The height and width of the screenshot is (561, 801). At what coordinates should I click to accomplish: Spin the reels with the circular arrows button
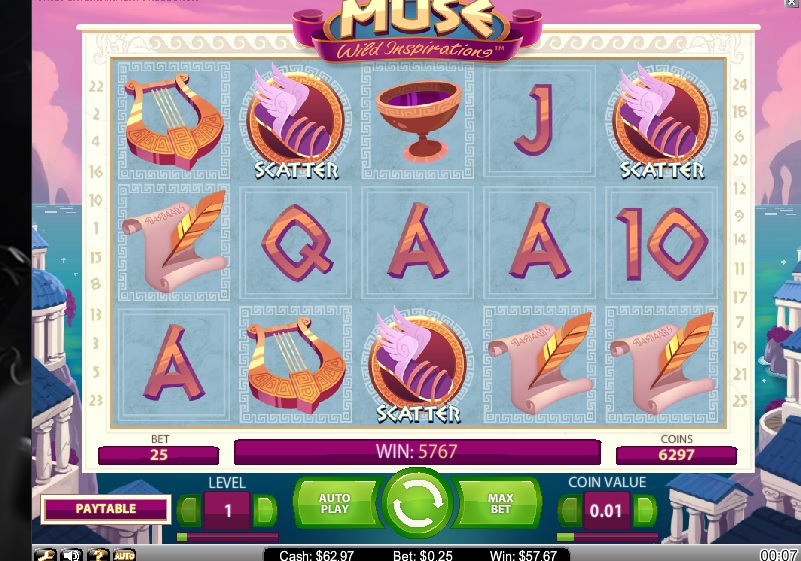418,505
